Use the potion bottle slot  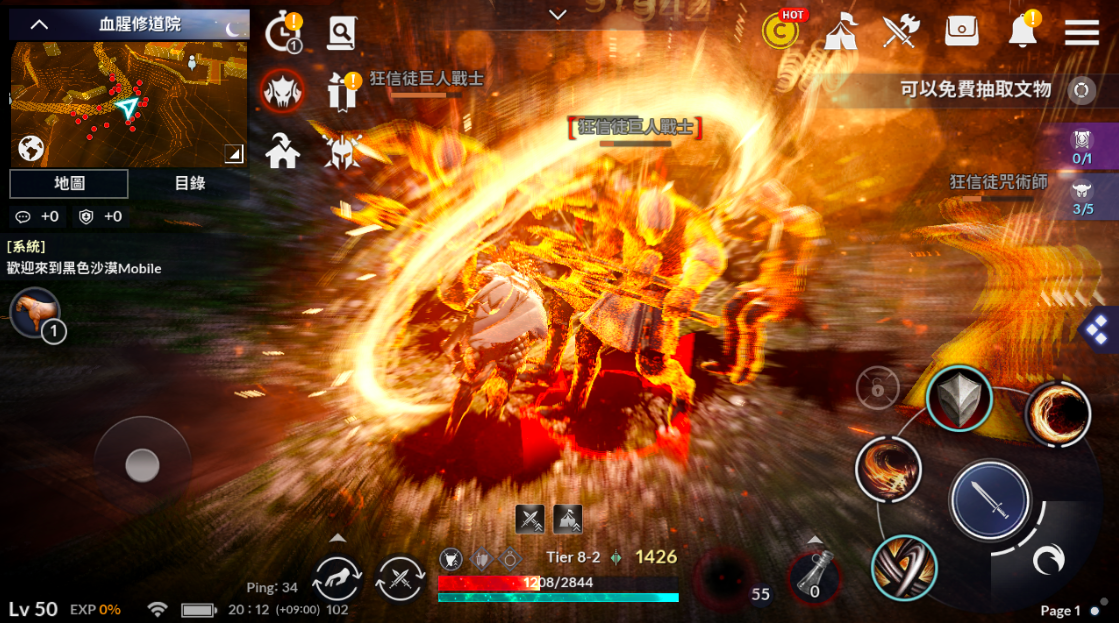coord(814,577)
